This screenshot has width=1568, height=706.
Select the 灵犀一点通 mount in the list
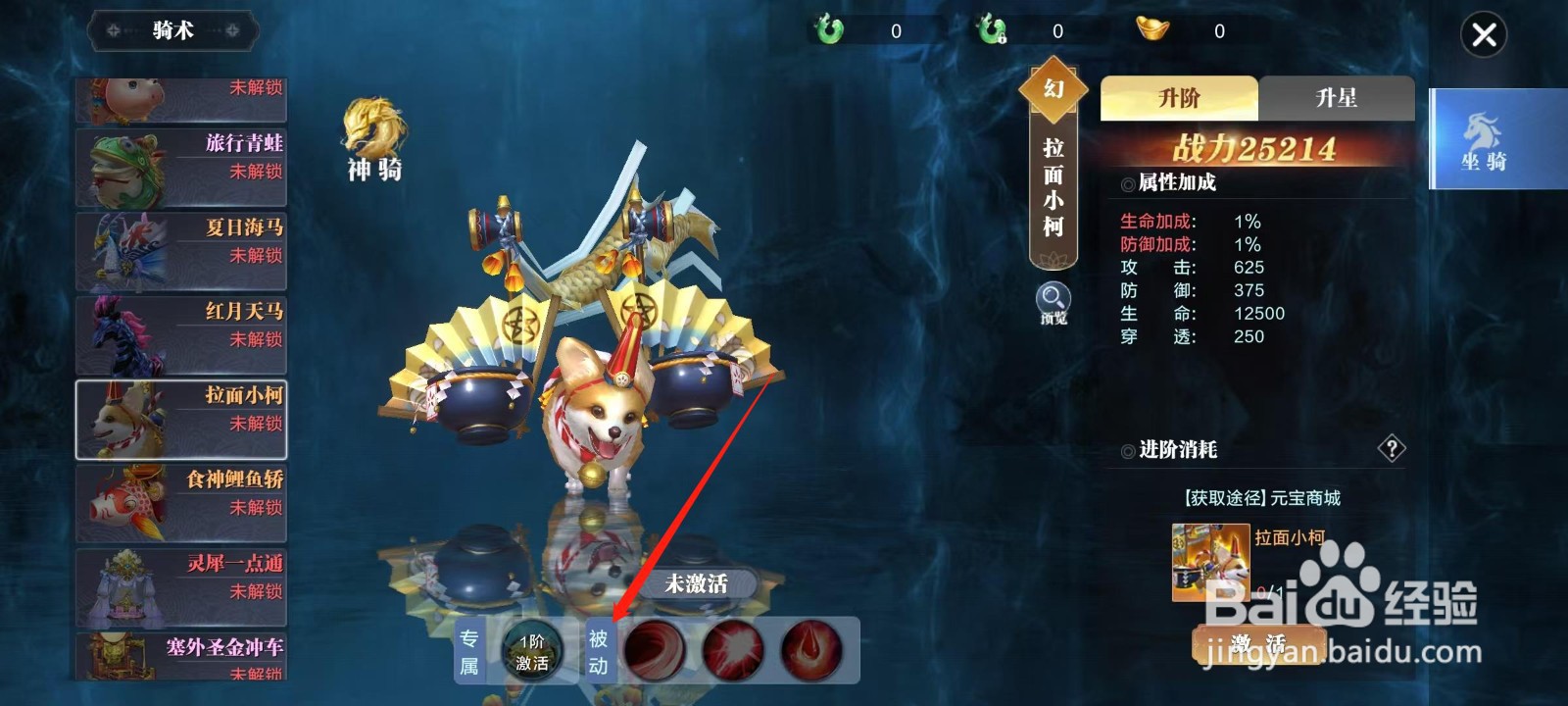coord(181,586)
